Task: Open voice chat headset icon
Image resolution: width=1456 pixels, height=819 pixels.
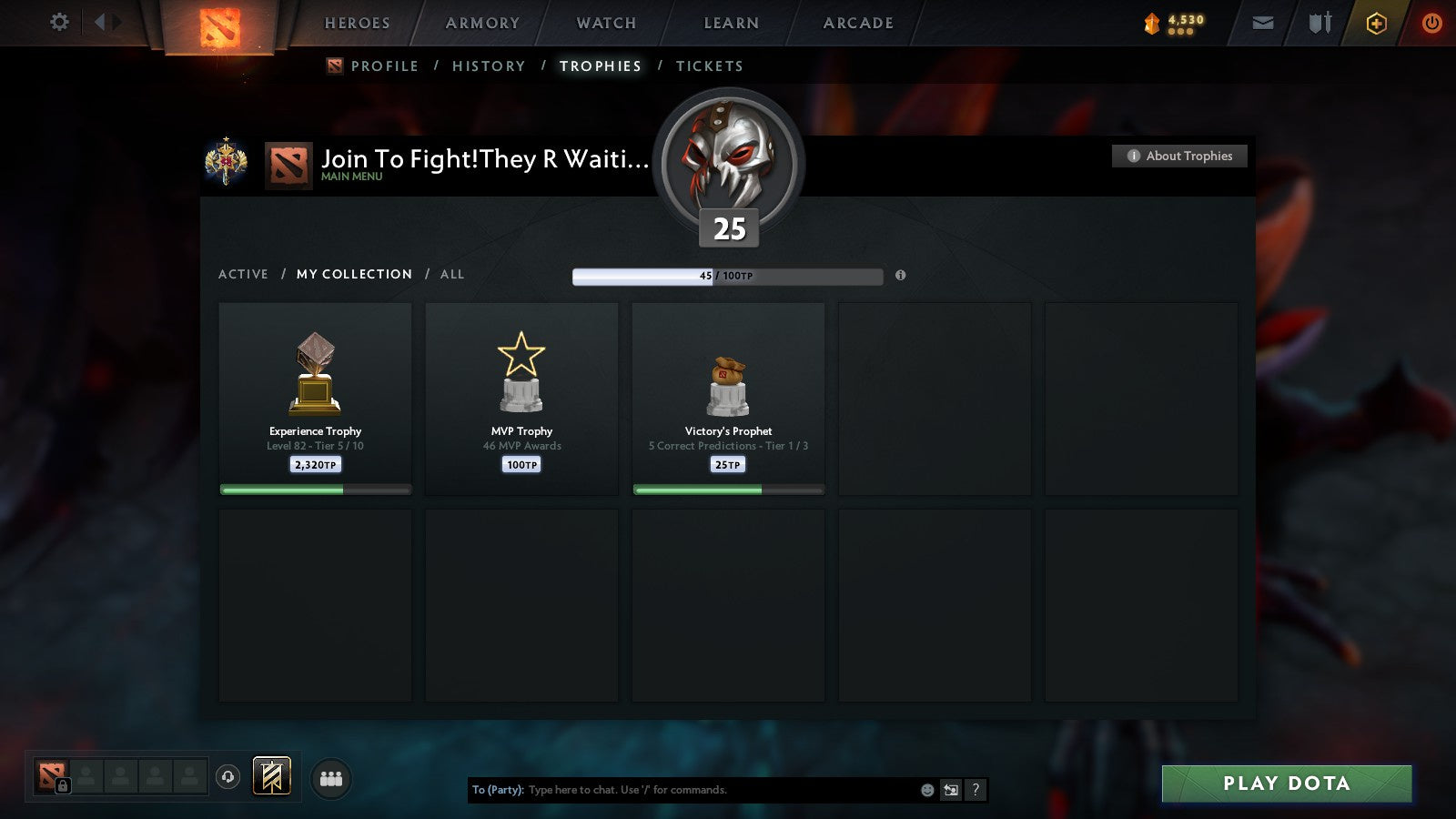Action: click(x=227, y=776)
